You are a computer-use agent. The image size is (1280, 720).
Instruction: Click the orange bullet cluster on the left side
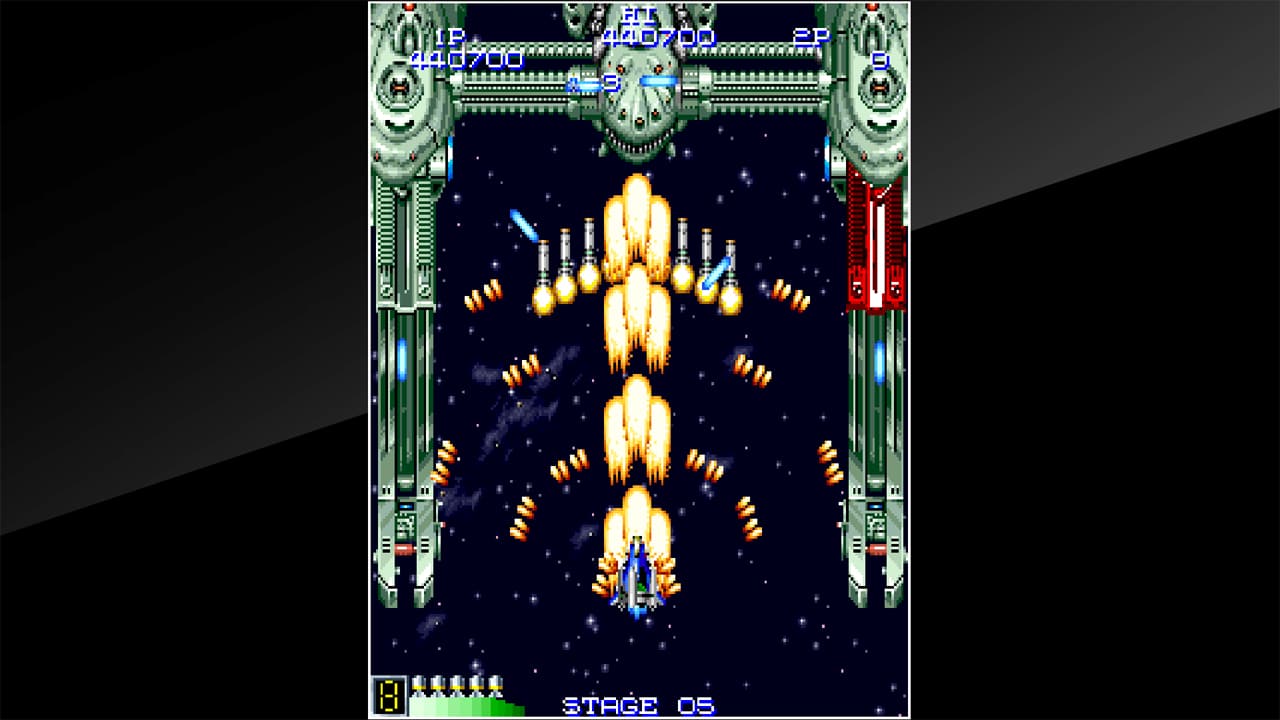(483, 295)
